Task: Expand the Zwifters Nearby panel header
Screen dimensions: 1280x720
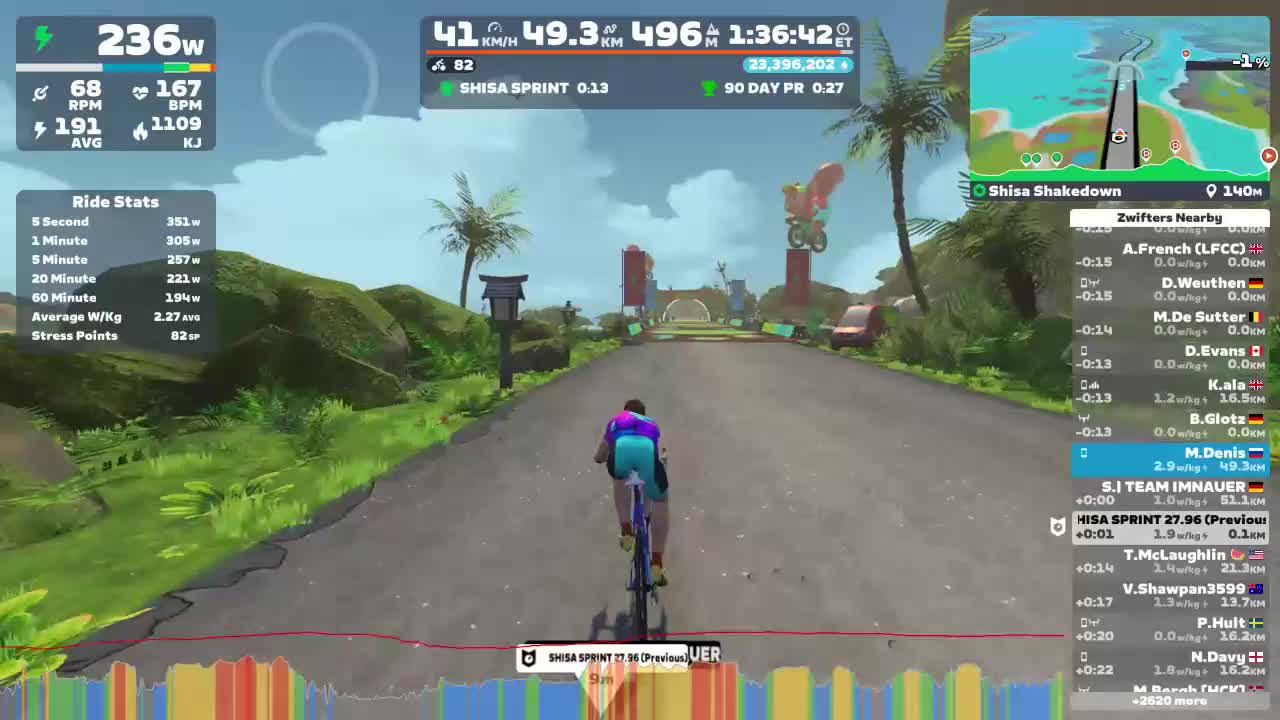Action: point(1170,217)
